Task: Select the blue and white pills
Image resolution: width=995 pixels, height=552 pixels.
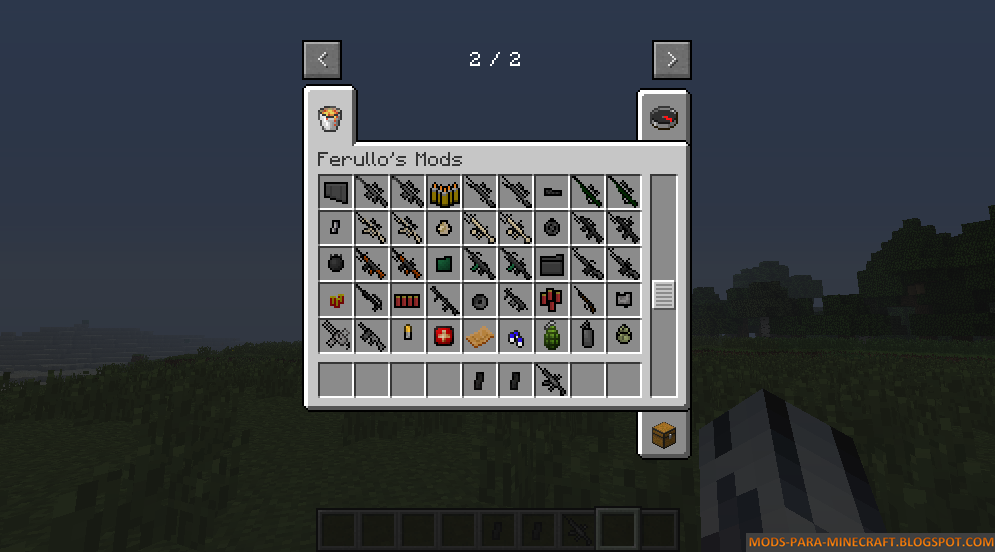Action: click(x=515, y=336)
